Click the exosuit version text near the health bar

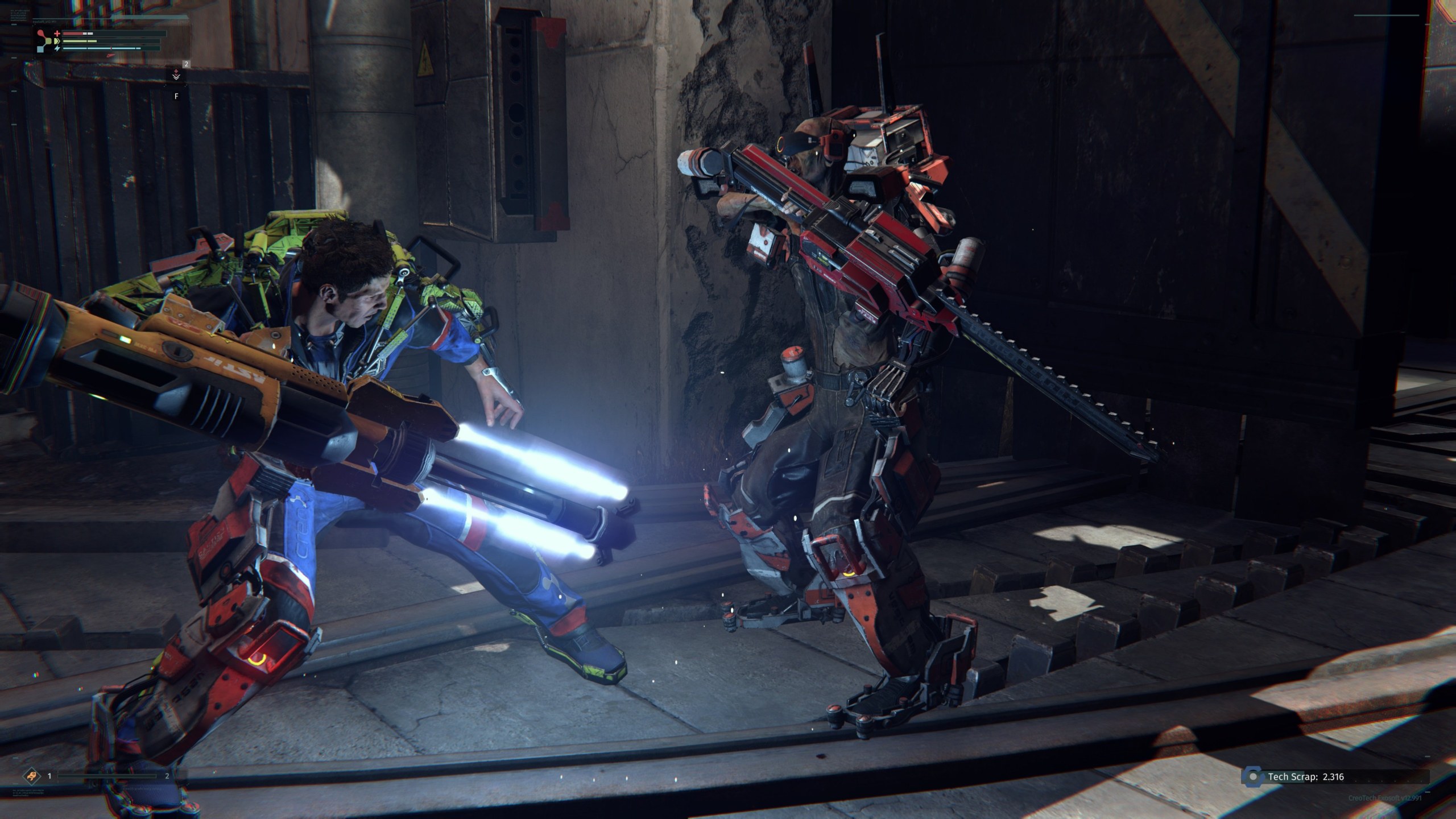coord(44,22)
